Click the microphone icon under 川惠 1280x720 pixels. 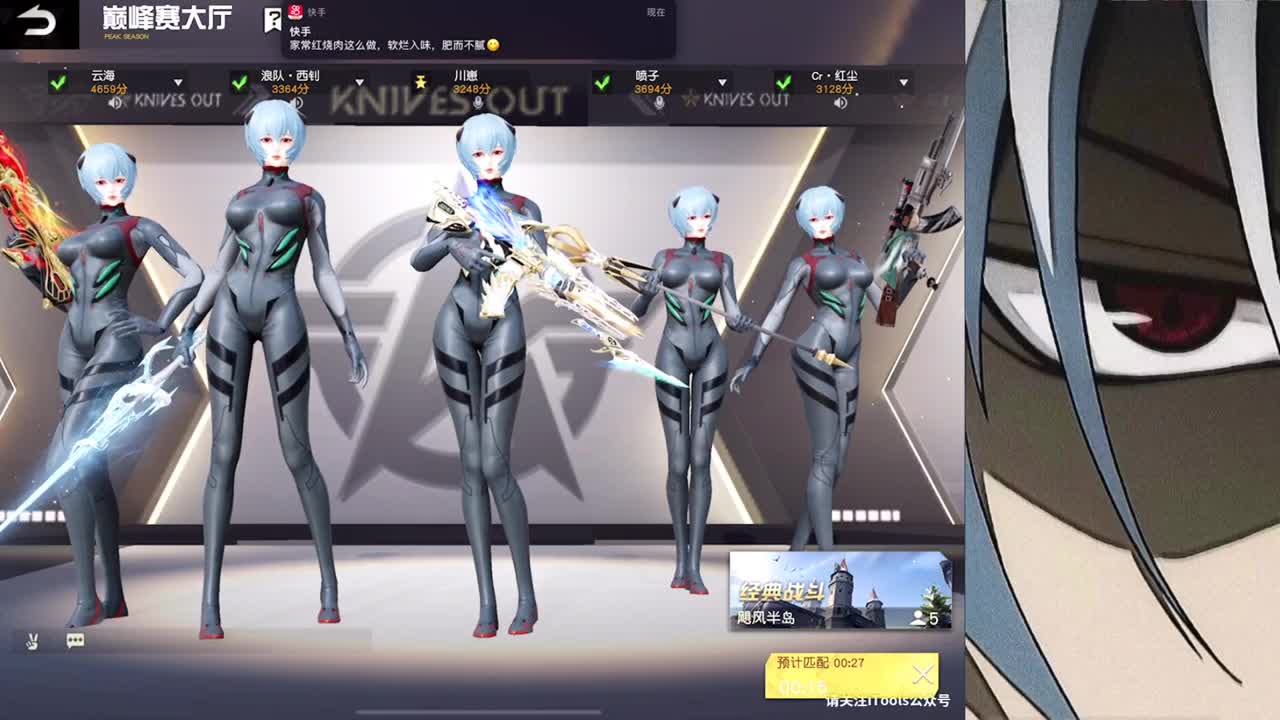coord(479,103)
